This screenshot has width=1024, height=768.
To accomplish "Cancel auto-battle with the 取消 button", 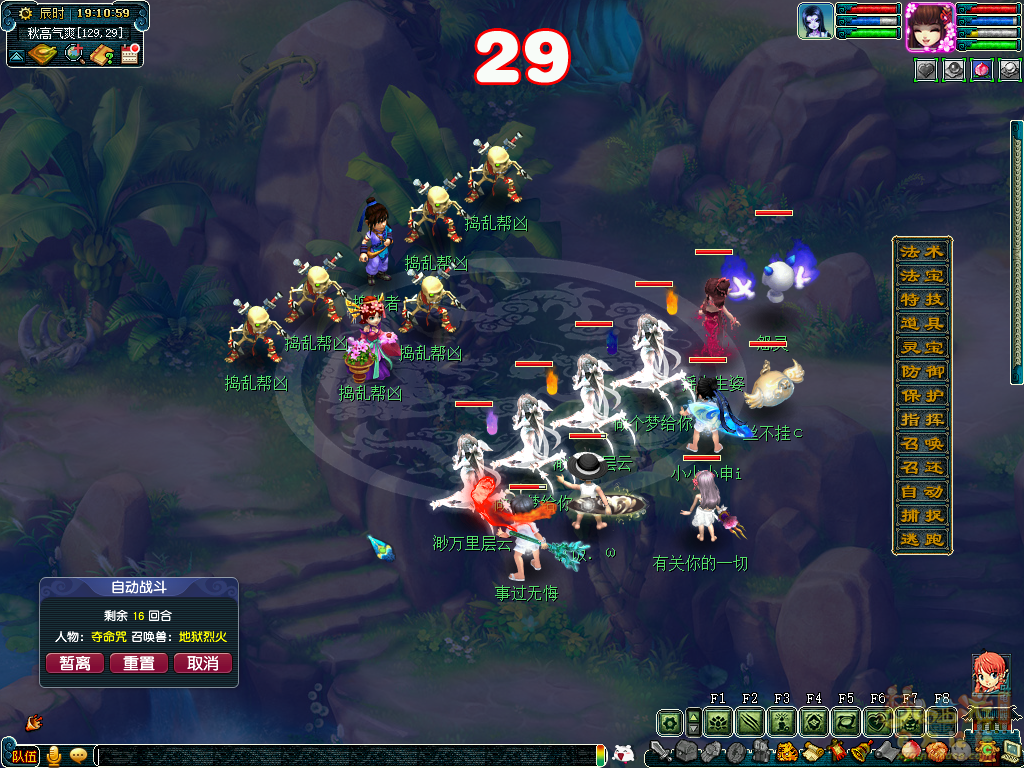I will (202, 663).
